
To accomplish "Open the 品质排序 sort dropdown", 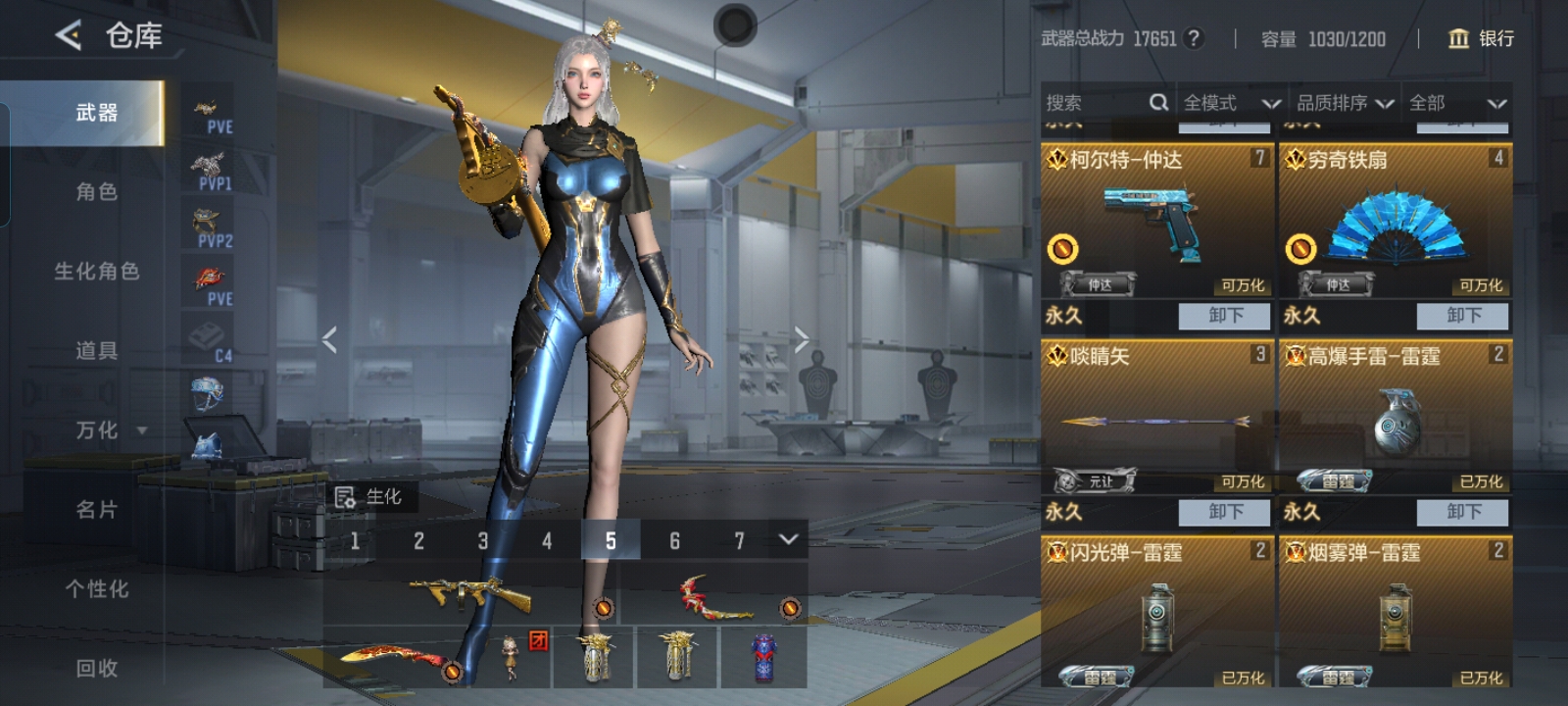I will 1345,103.
